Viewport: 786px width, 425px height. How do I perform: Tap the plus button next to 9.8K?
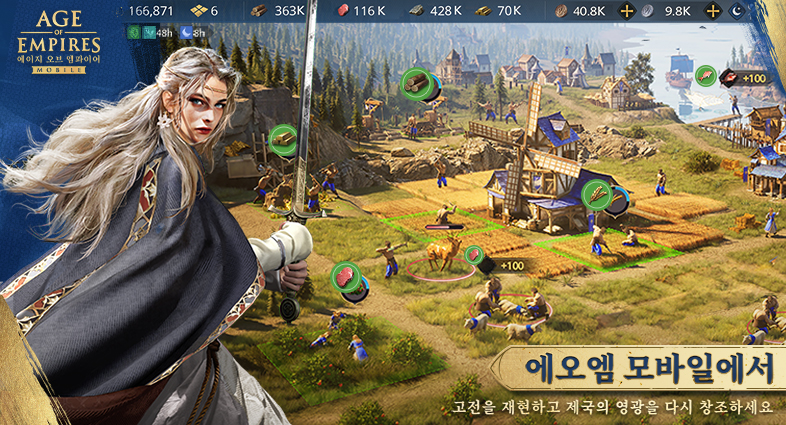(712, 11)
